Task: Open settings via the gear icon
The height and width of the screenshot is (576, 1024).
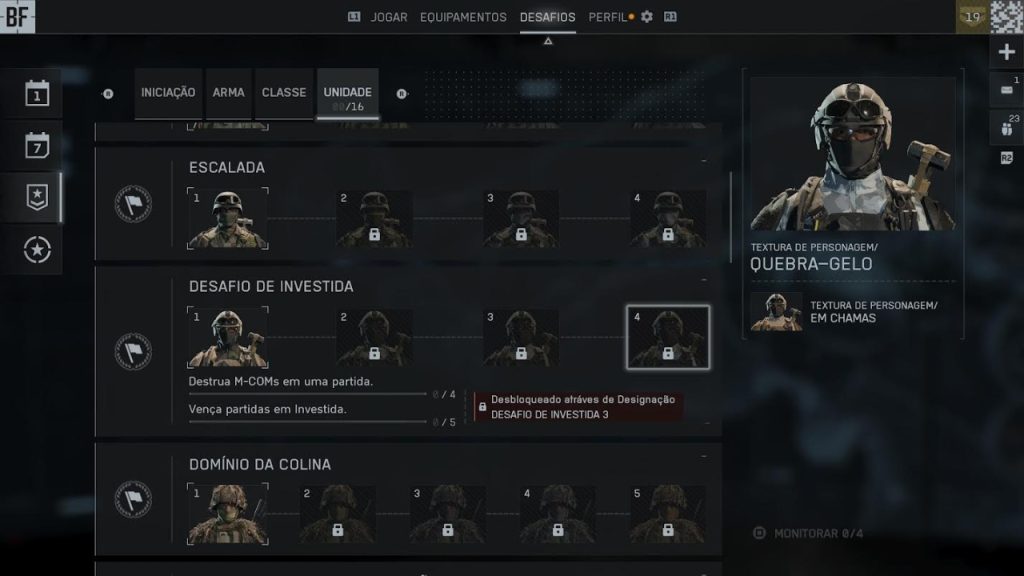Action: (x=646, y=17)
